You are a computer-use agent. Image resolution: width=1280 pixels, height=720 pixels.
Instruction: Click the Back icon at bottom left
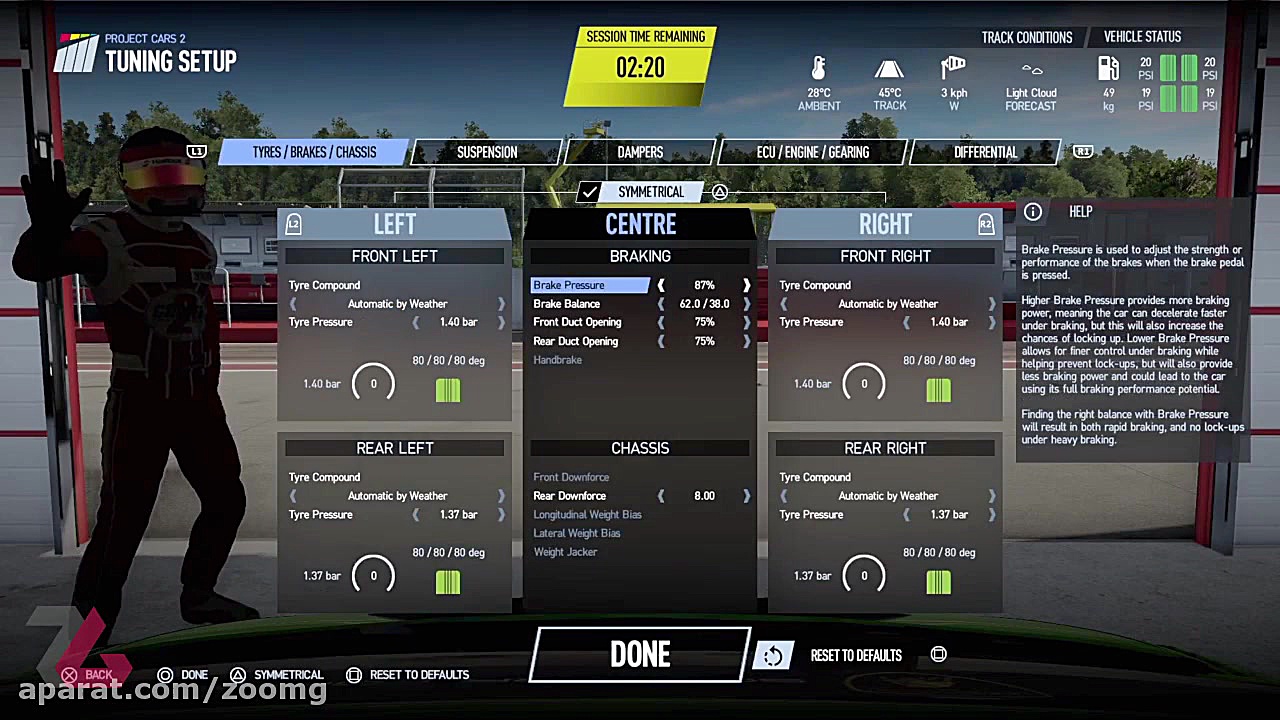click(x=69, y=675)
